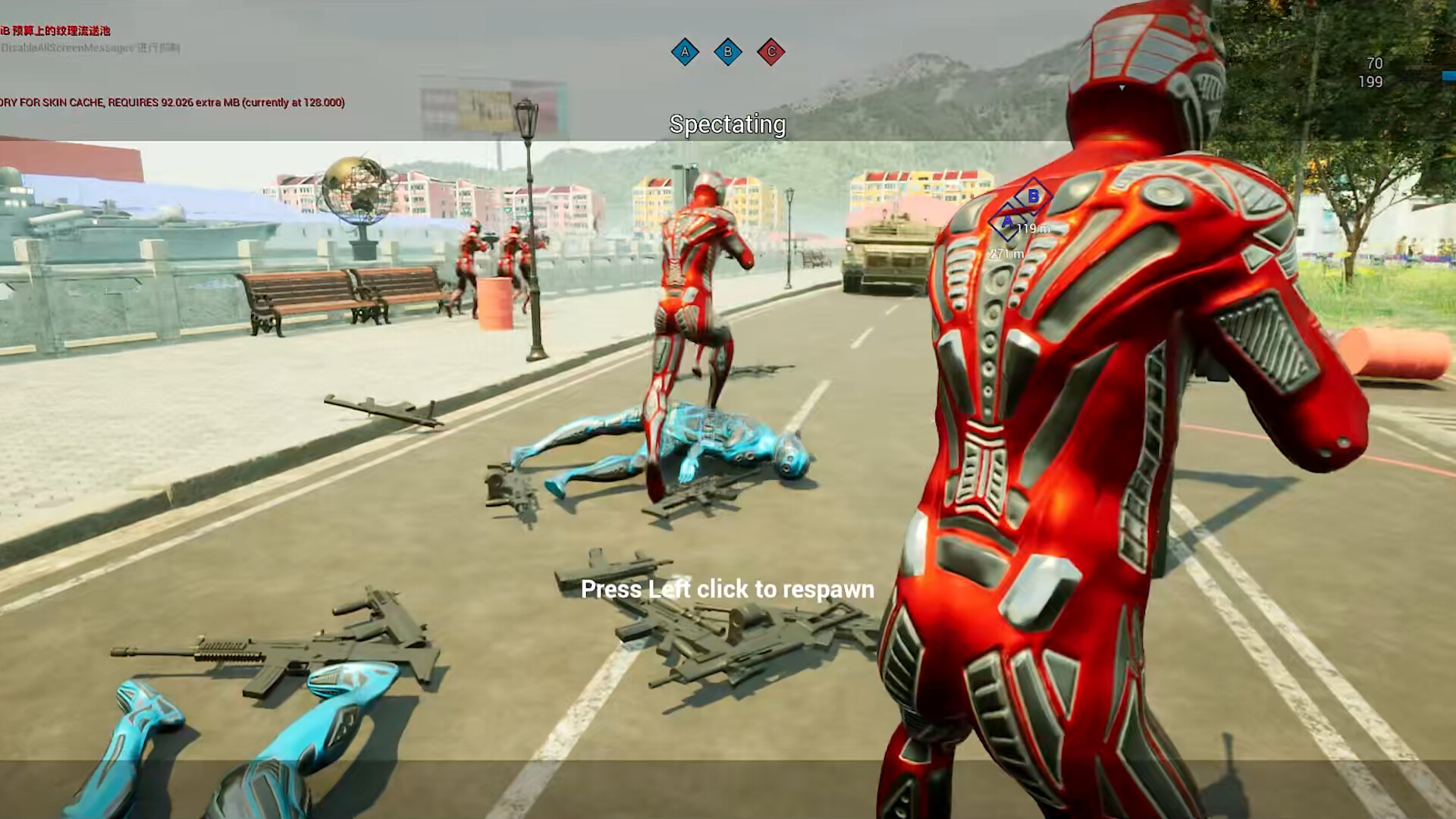Select the blue capture point A diamond icon
This screenshot has height=819, width=1456.
click(x=685, y=52)
